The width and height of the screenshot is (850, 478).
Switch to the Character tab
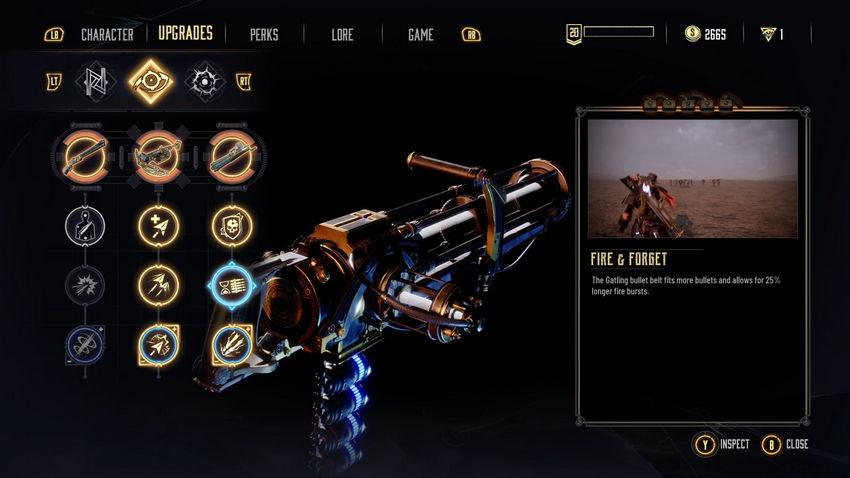point(107,34)
